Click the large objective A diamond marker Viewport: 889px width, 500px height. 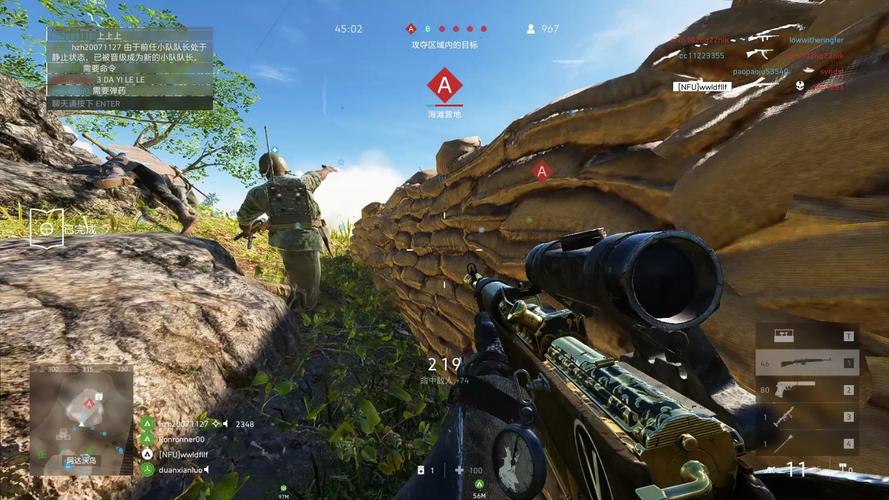point(444,85)
